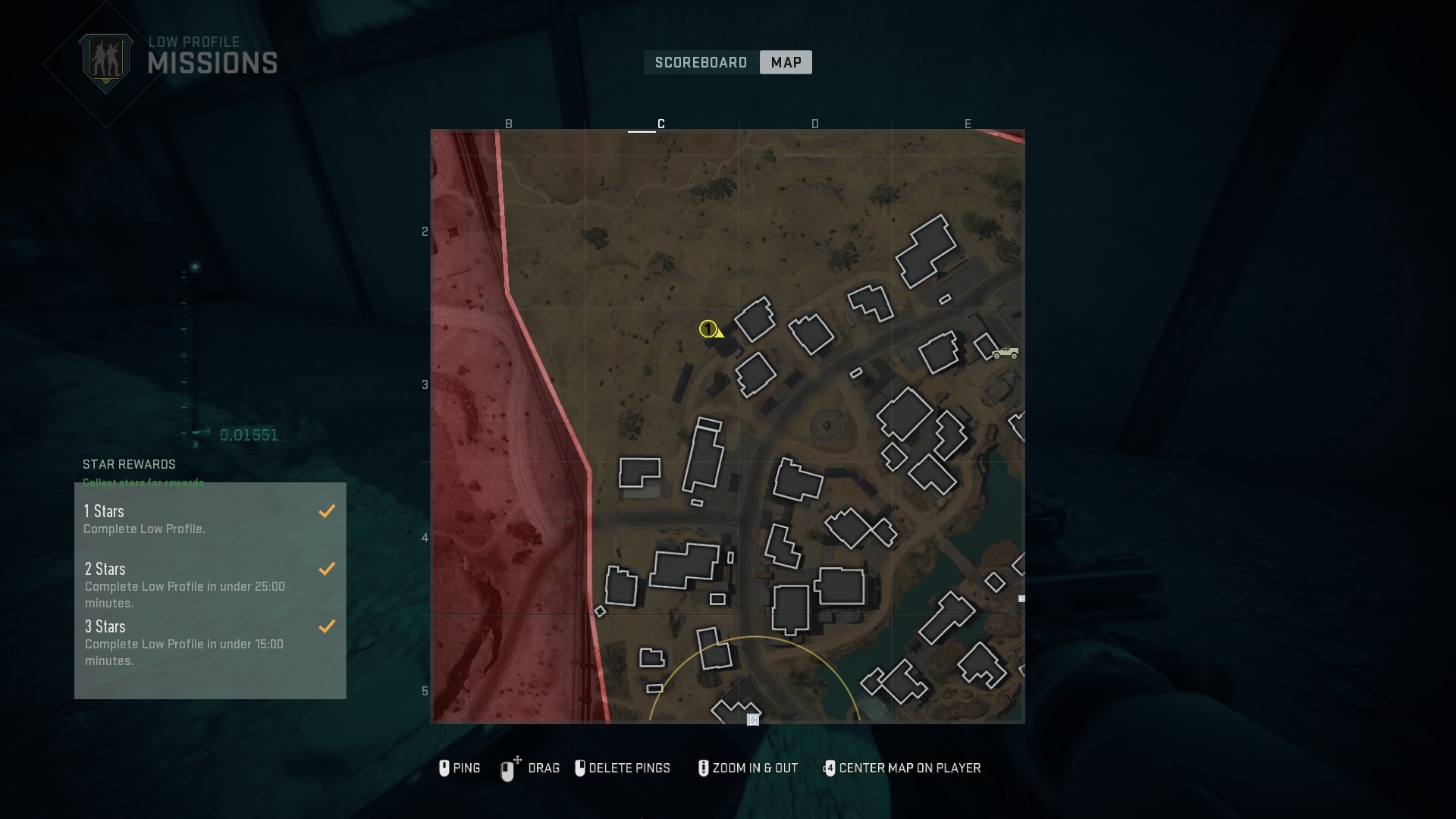Click the checkmark for the 2 Stars reward
Viewport: 1456px width, 819px height.
point(327,569)
